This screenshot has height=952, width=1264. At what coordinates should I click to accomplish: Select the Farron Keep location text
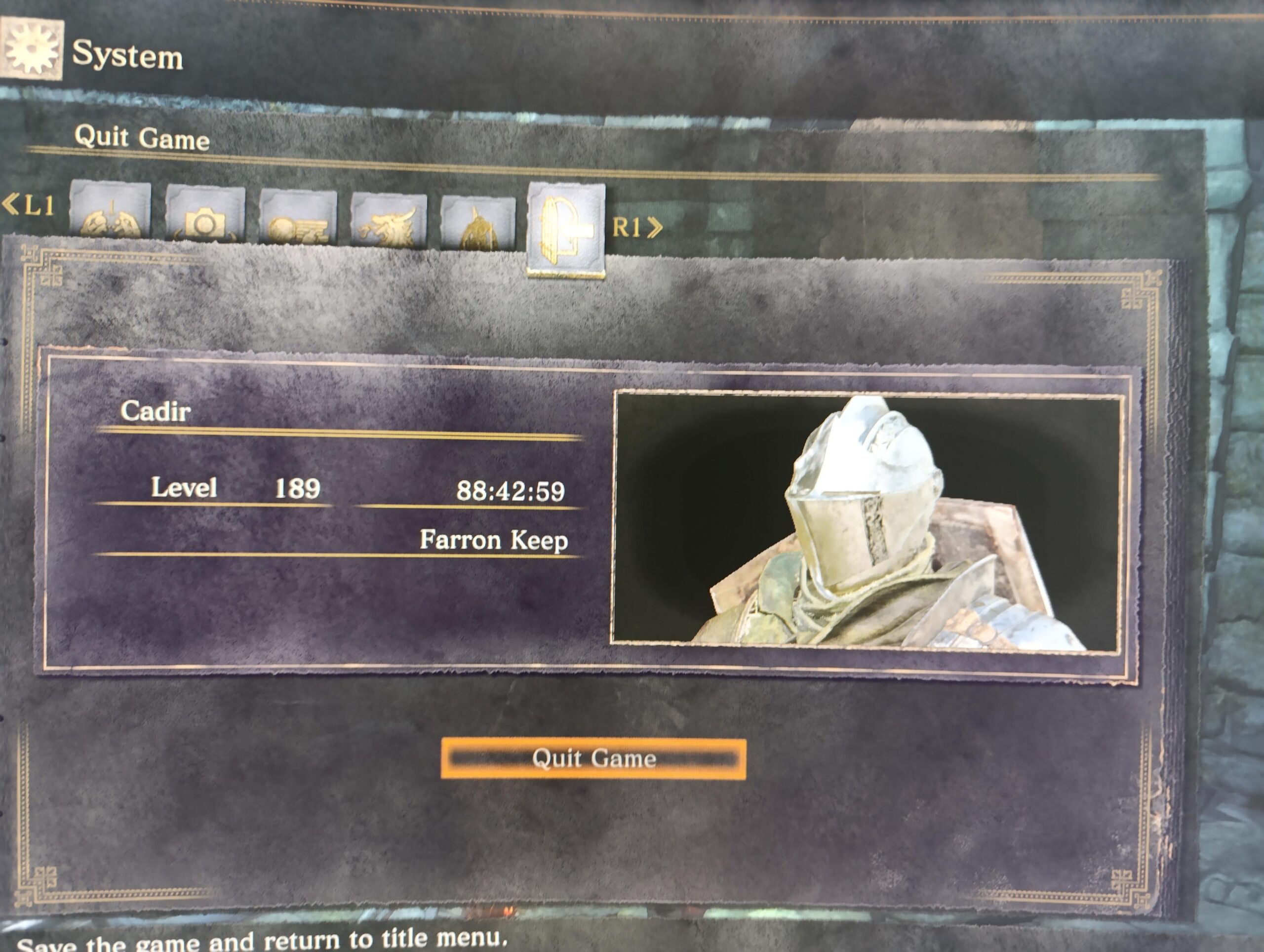point(496,540)
